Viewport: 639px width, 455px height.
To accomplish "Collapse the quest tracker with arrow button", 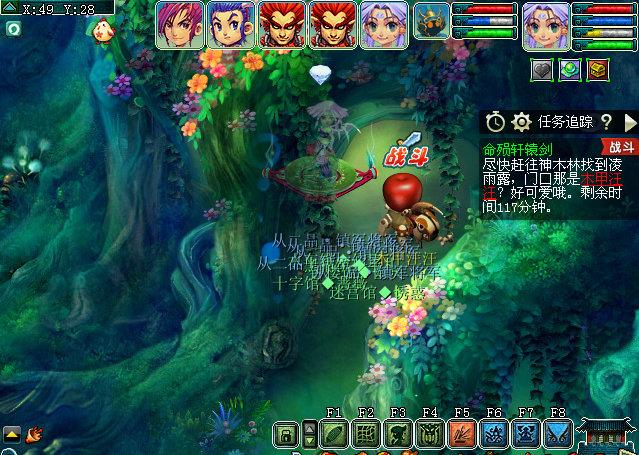I will click(630, 122).
